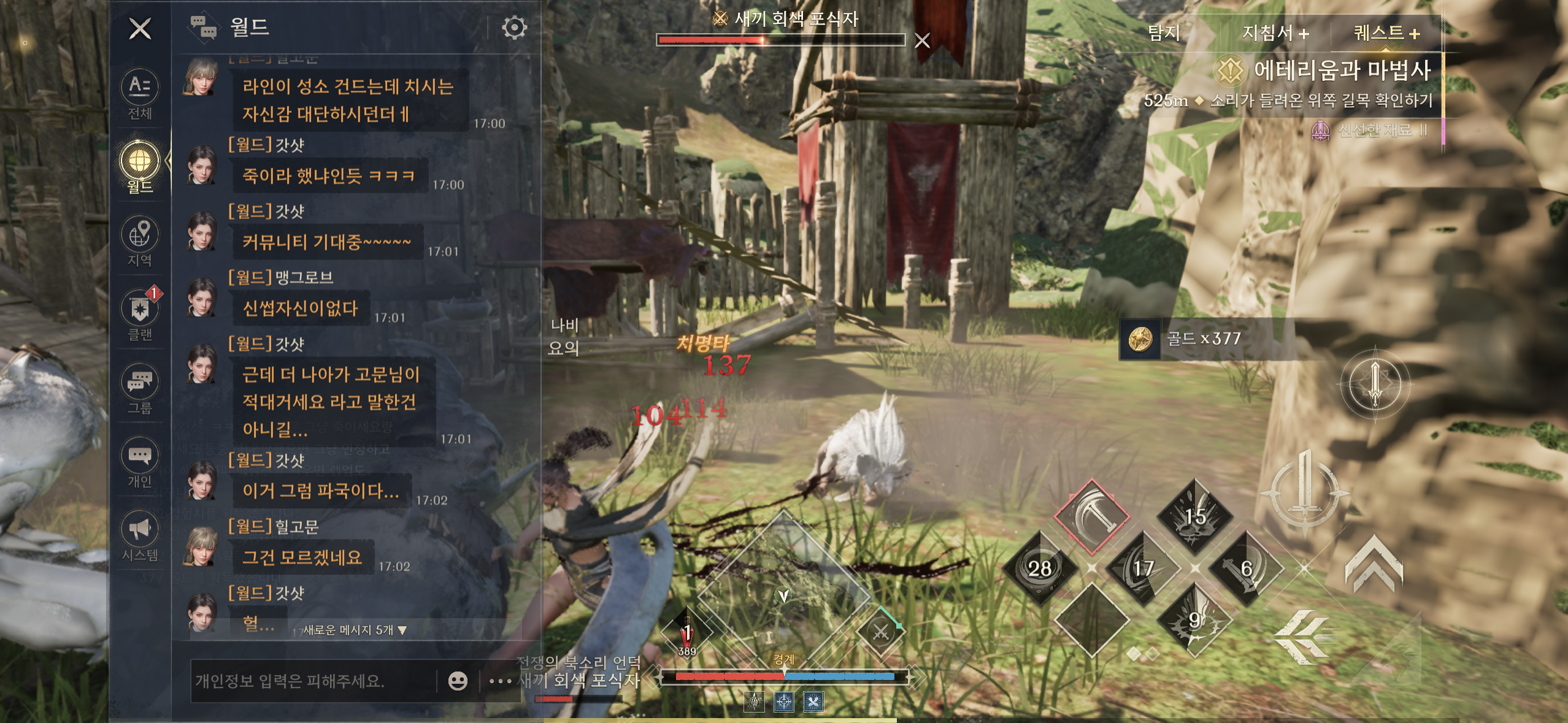Click the chat message input field
The height and width of the screenshot is (723, 1568).
313,681
